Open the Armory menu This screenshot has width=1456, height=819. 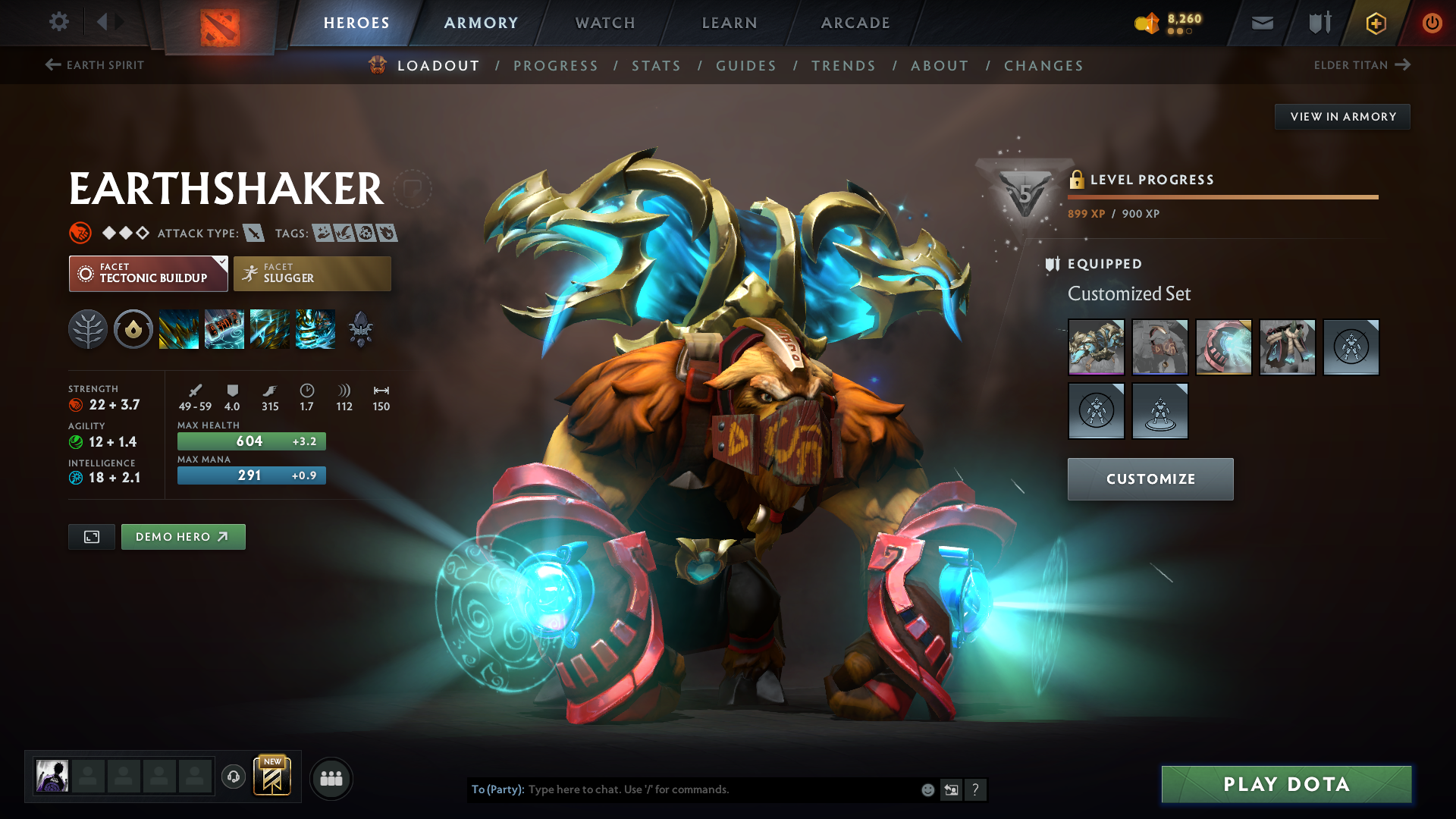pos(480,23)
